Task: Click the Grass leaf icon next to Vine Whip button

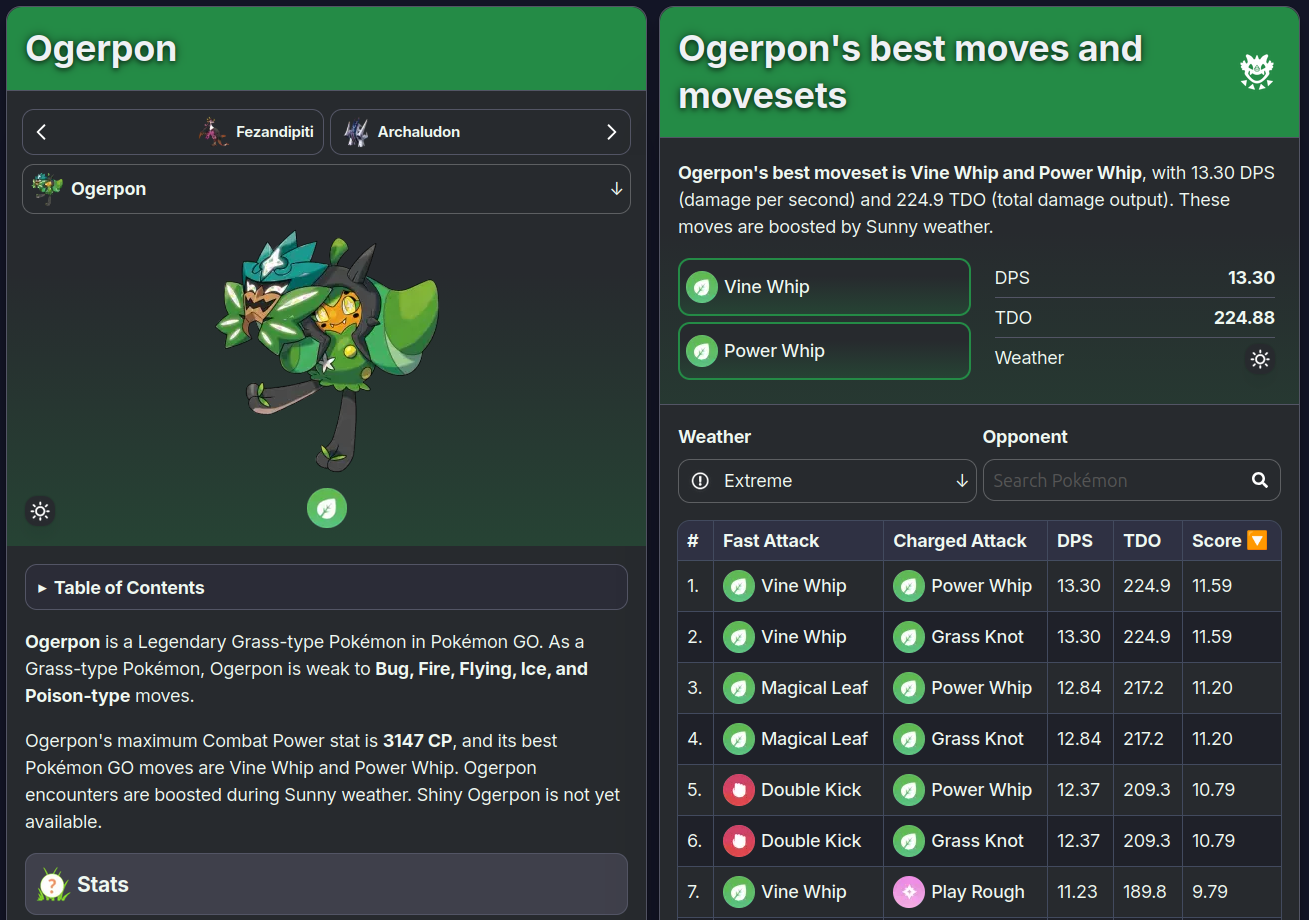Action: click(701, 287)
